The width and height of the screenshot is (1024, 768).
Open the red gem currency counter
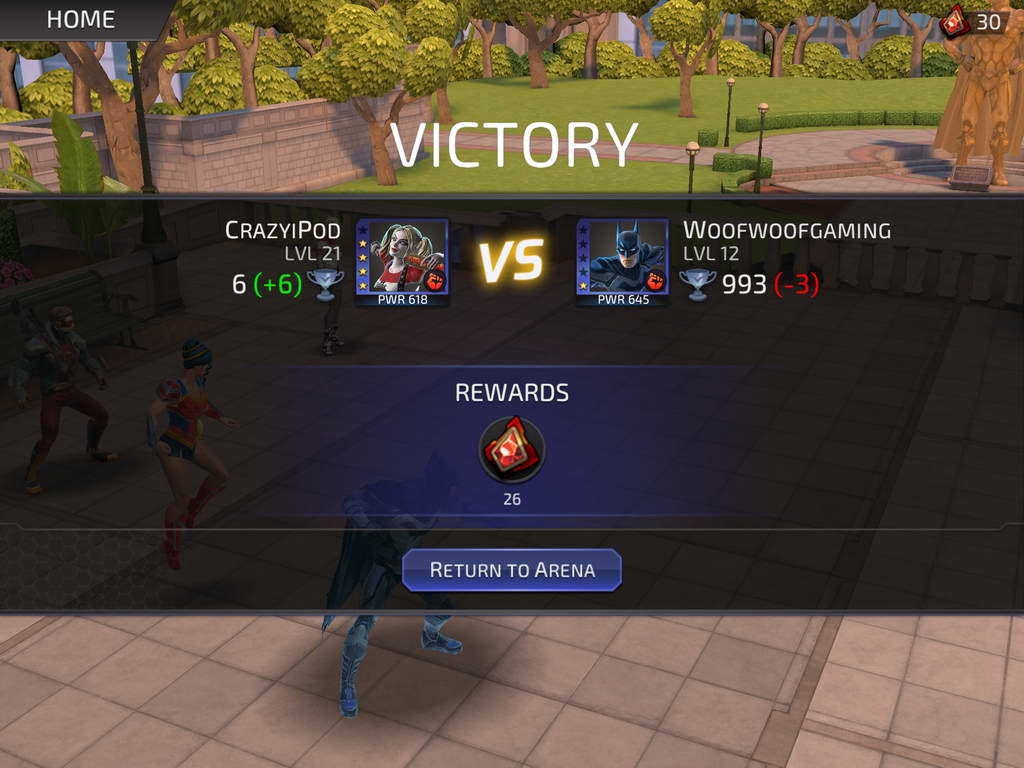point(972,20)
